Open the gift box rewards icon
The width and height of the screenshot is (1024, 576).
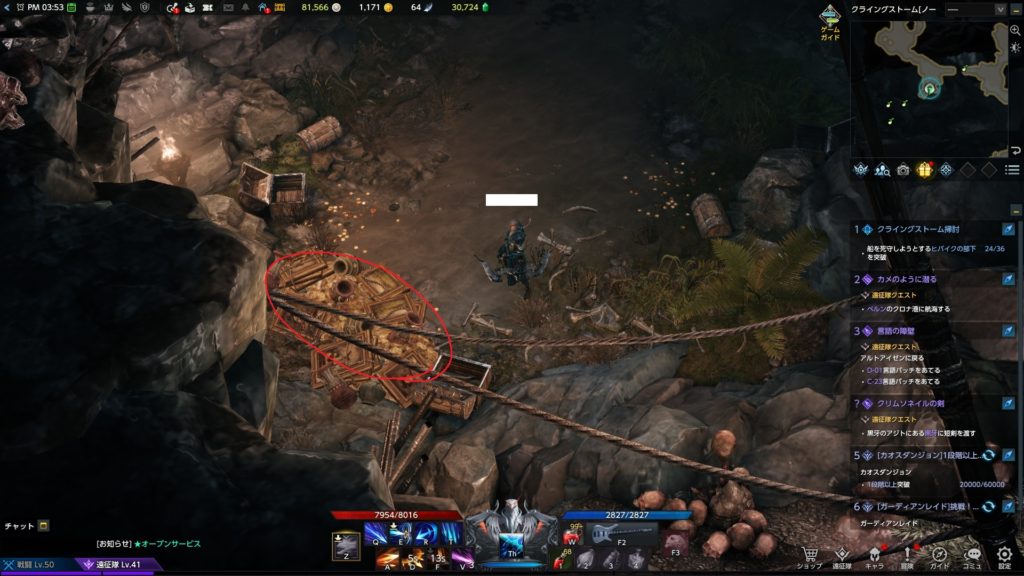coord(925,169)
